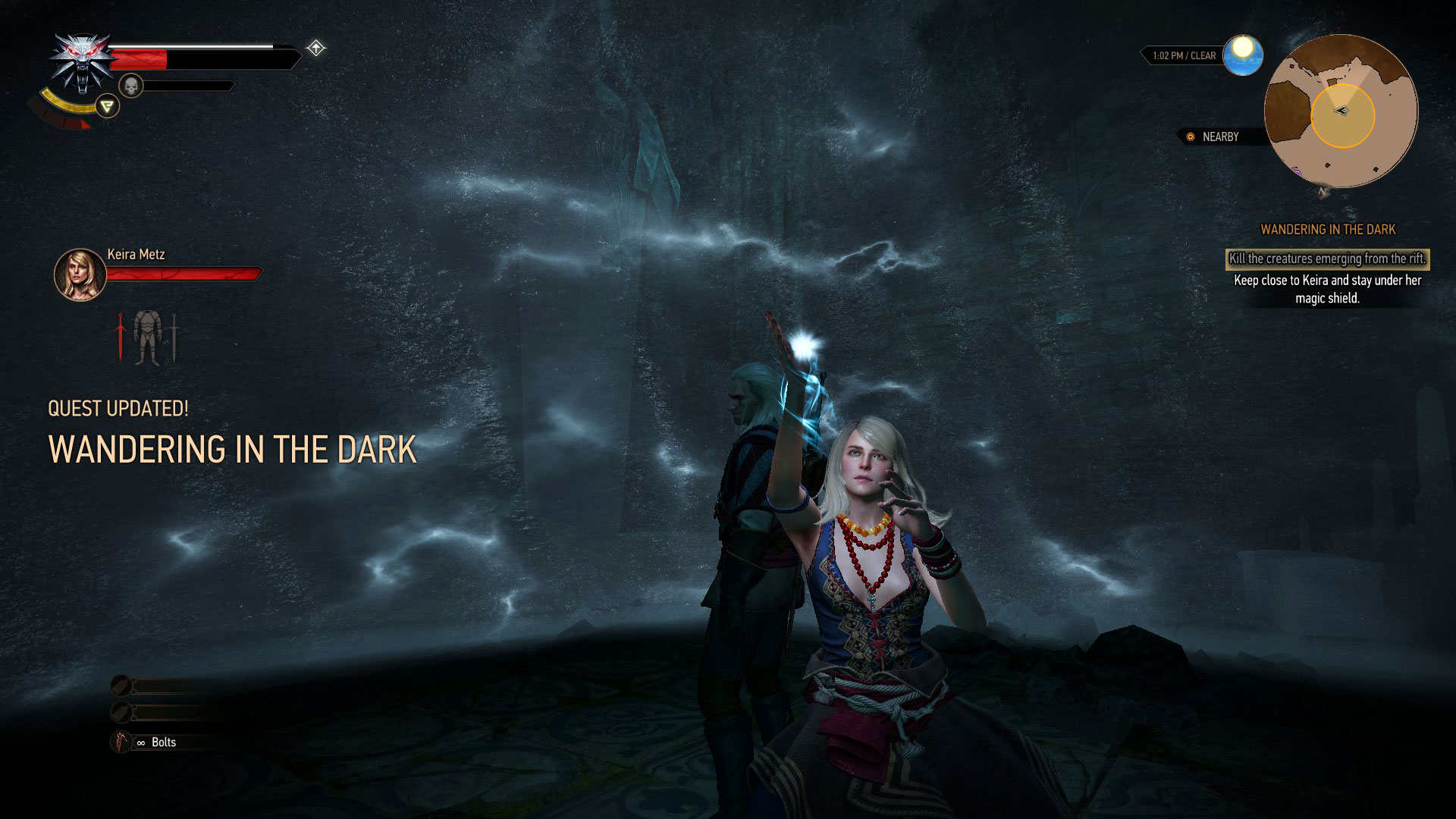Expand the NEARBY locations list

[1220, 137]
